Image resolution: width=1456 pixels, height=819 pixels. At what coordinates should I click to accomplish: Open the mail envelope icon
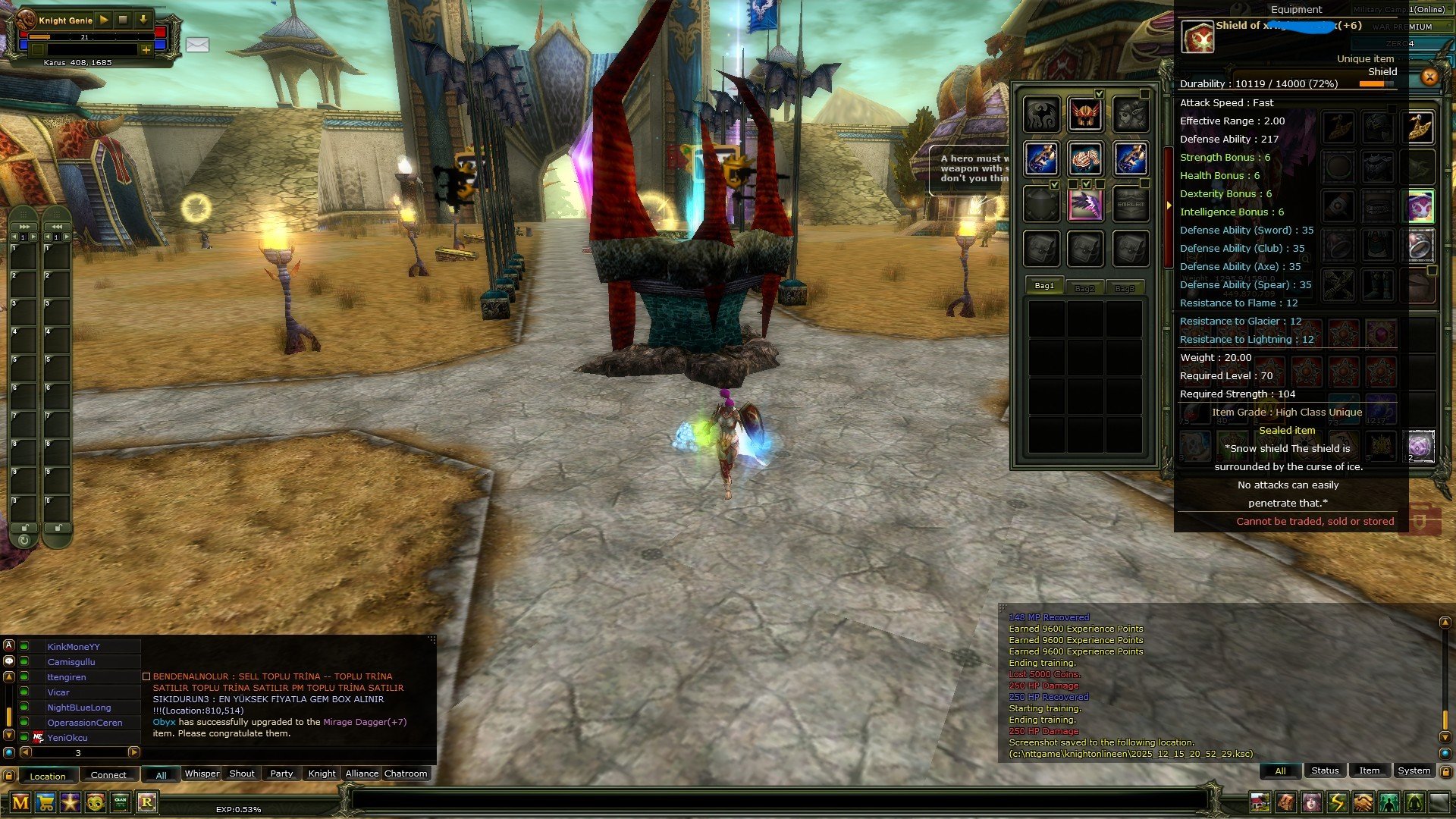pos(197,45)
